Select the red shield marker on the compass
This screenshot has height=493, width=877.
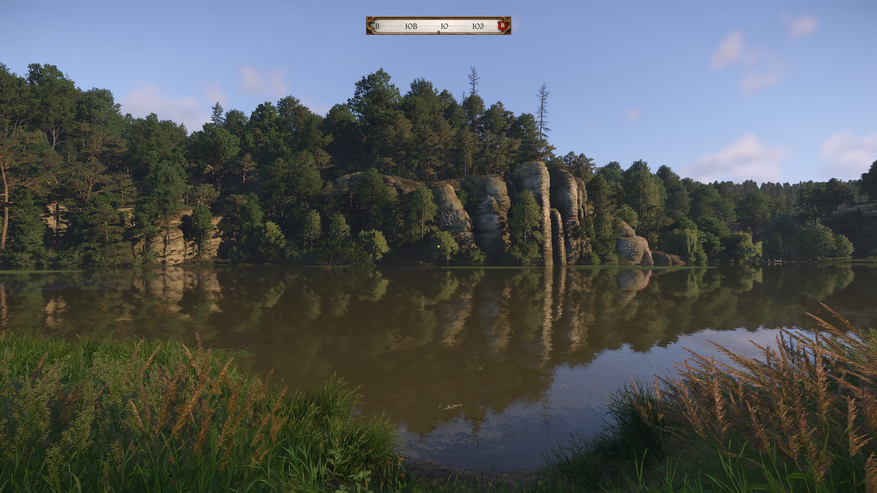pos(502,26)
